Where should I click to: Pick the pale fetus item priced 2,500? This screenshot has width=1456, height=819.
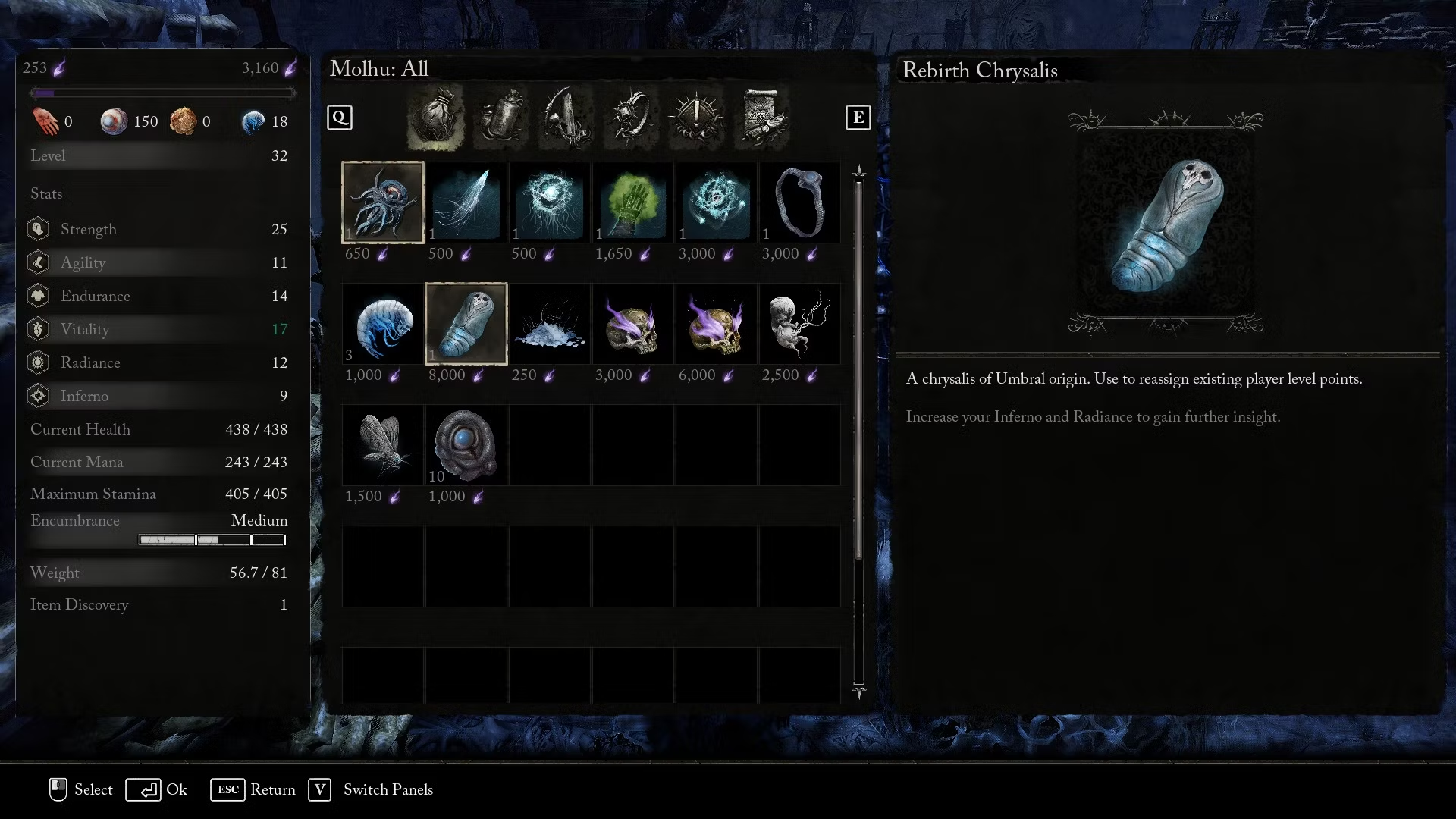coord(799,324)
